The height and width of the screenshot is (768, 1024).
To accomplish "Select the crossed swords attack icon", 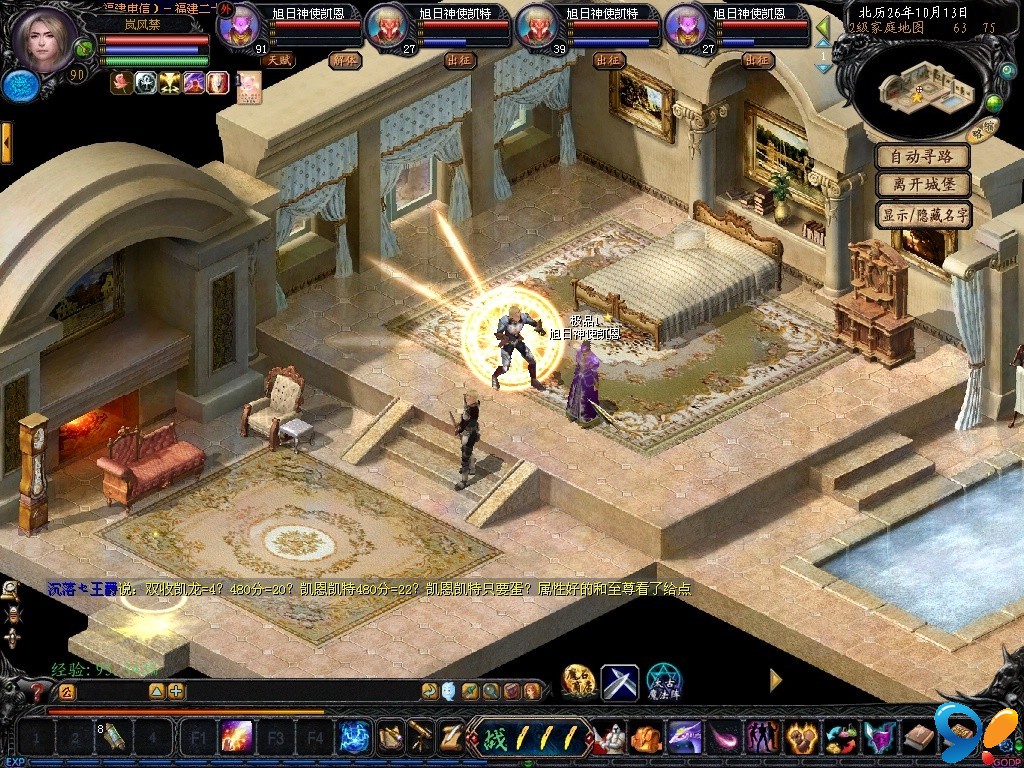I will click(x=620, y=682).
